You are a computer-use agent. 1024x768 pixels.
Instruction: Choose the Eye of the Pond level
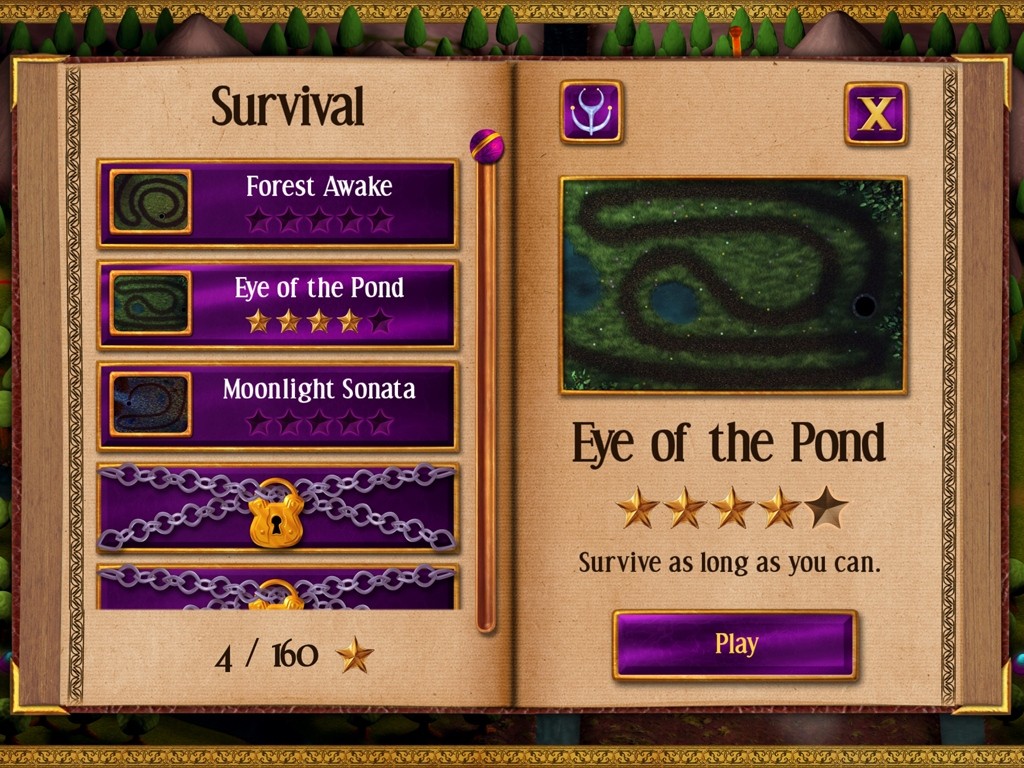[x=278, y=304]
